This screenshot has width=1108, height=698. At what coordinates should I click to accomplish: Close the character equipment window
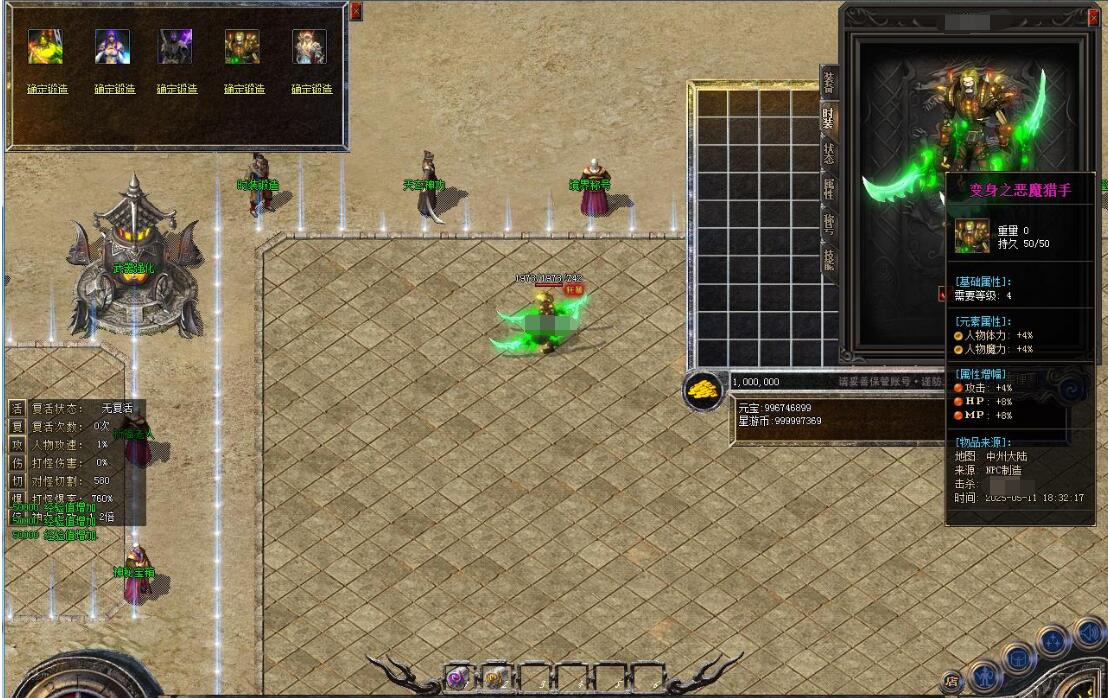pyautogui.click(x=1091, y=17)
